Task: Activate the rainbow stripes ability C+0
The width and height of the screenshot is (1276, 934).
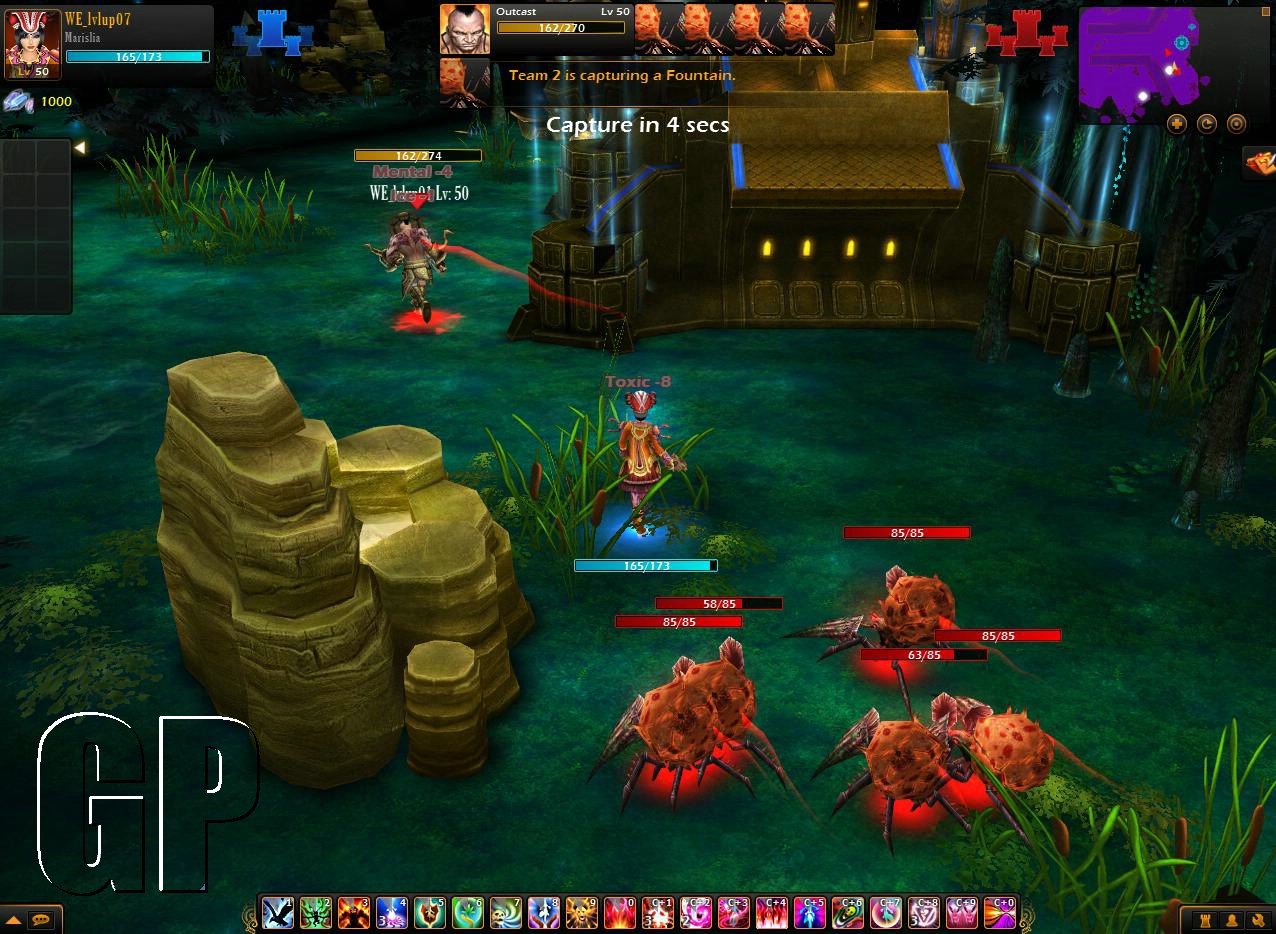Action: coord(999,913)
